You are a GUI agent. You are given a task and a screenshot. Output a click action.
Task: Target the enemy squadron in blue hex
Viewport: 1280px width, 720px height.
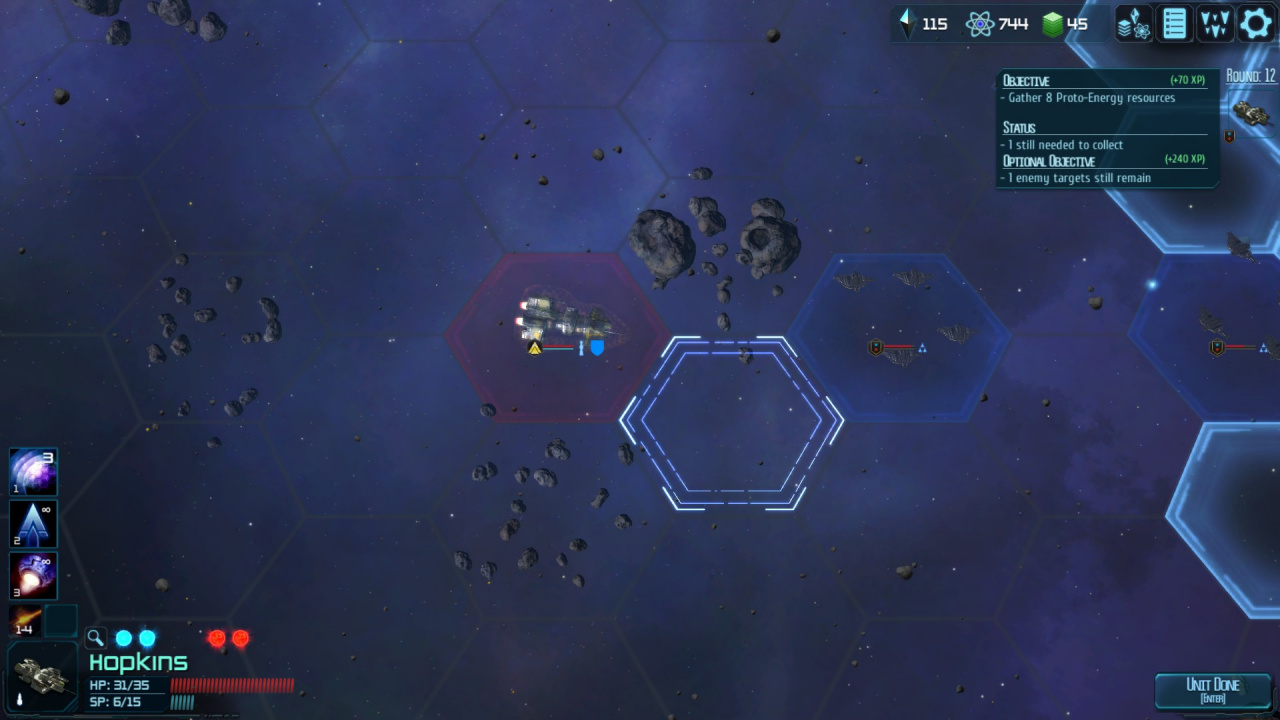[x=898, y=318]
